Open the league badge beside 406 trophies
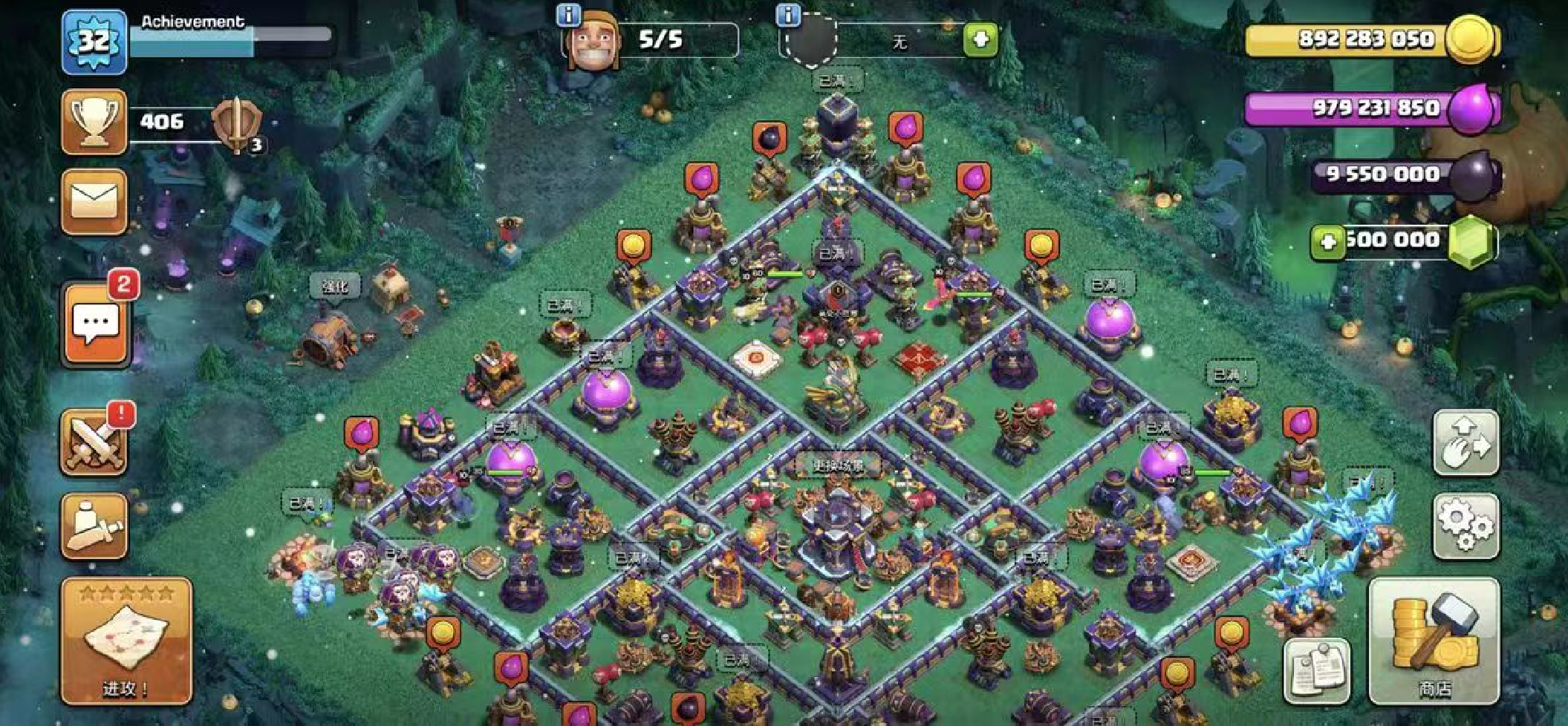Viewport: 1568px width, 726px height. coord(238,123)
